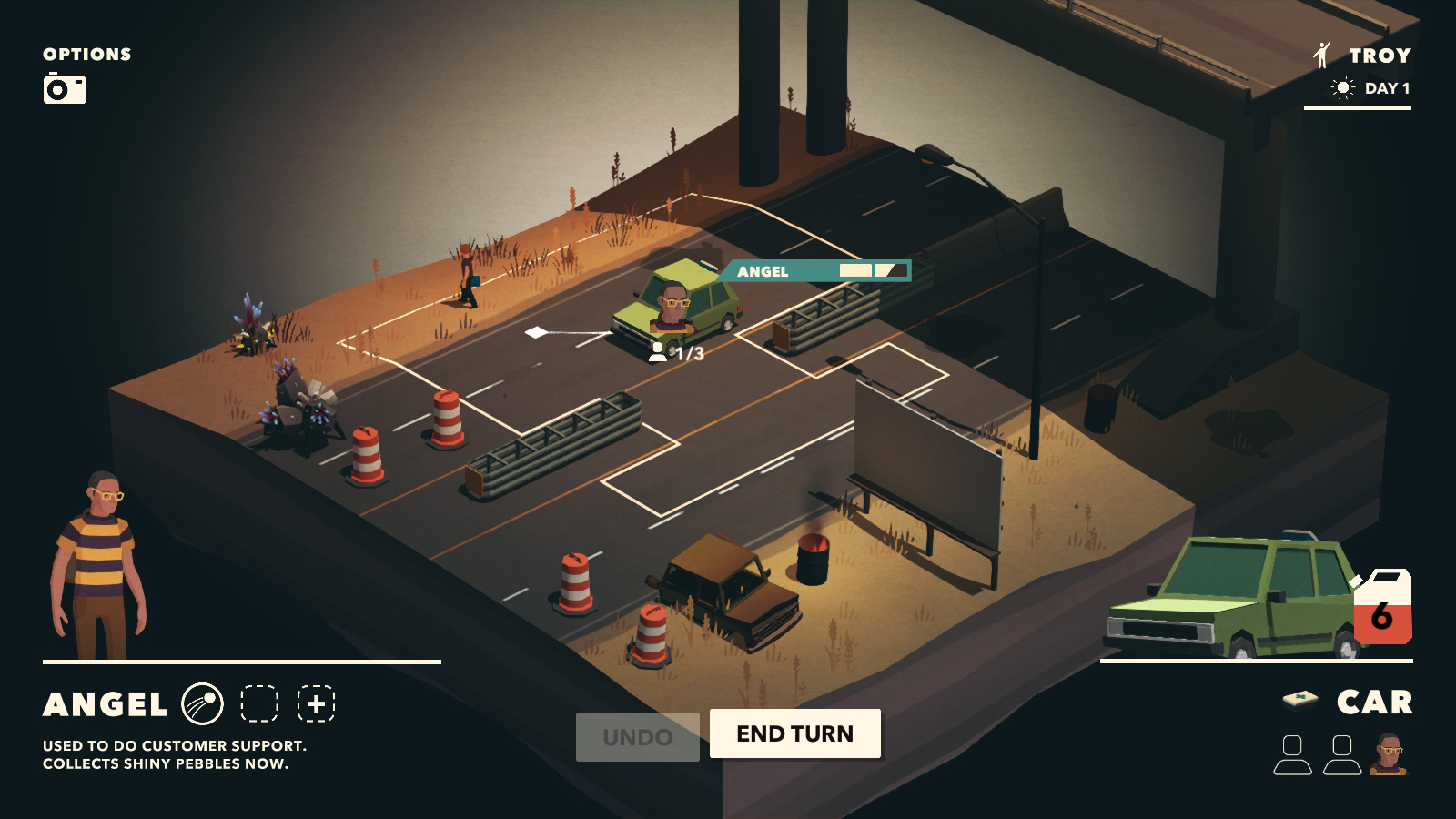Click the greyed-out Undo button
The height and width of the screenshot is (819, 1456).
coord(637,736)
